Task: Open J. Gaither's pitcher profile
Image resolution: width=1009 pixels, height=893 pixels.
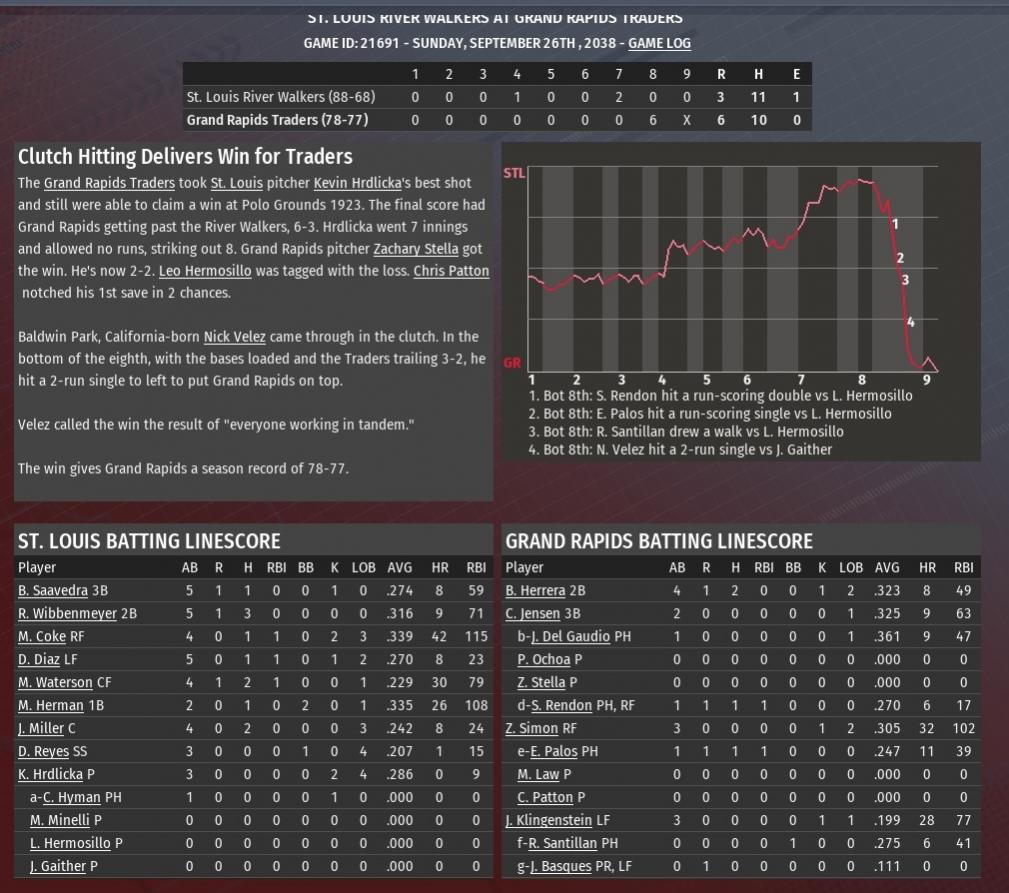Action: [x=58, y=866]
